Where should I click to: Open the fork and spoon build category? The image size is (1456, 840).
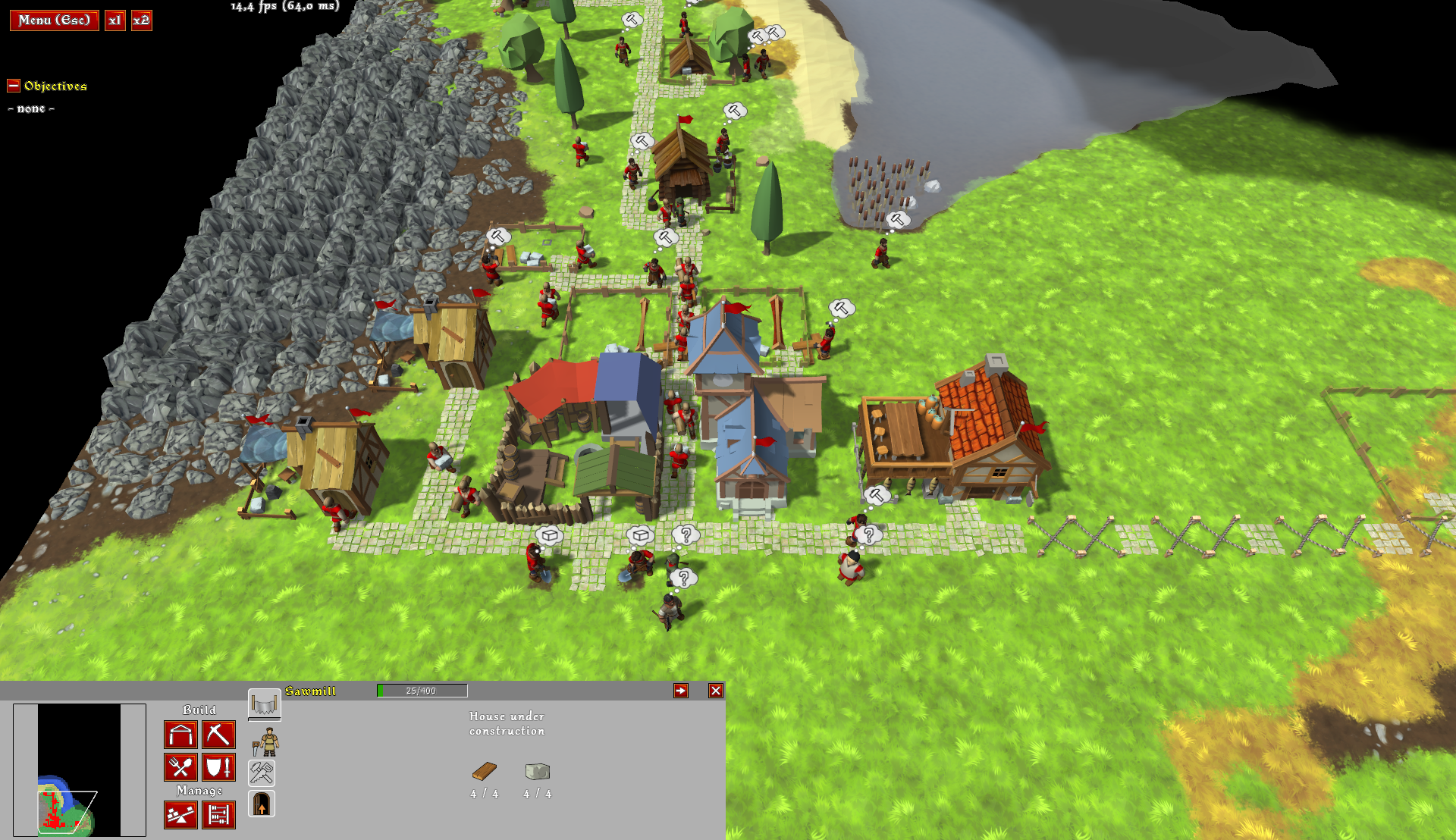click(180, 767)
